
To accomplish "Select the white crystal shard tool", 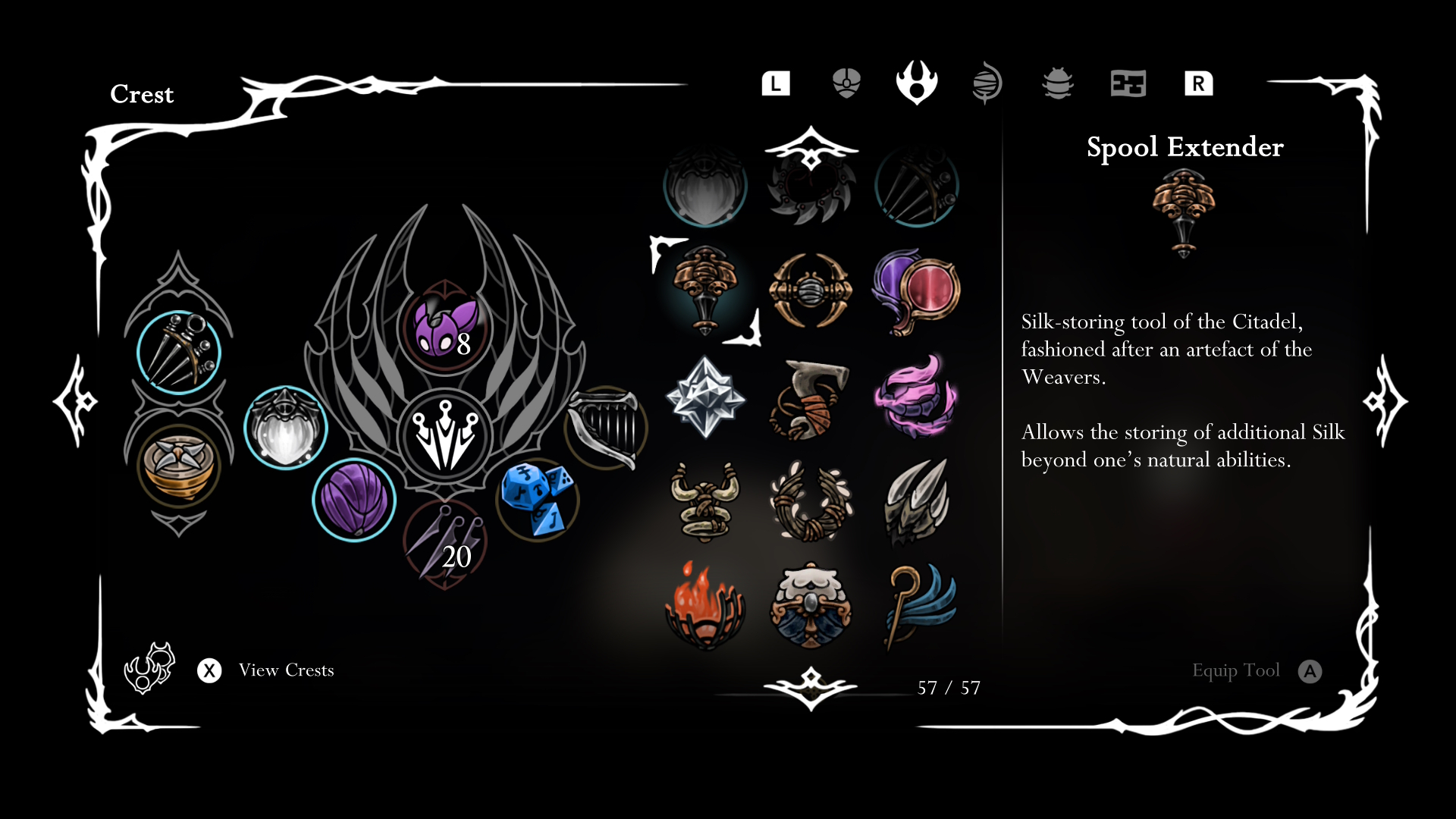I will tap(705, 397).
